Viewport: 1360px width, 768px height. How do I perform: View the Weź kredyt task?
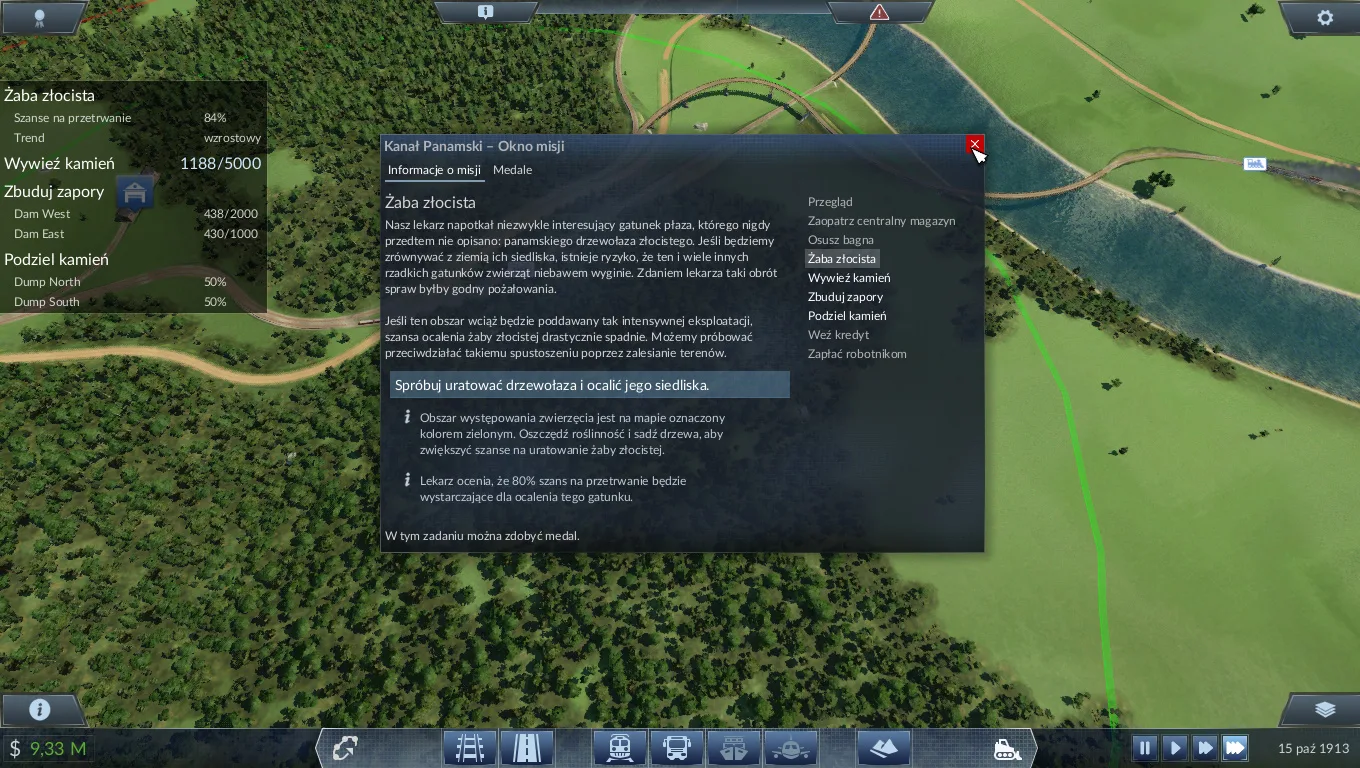pos(838,335)
